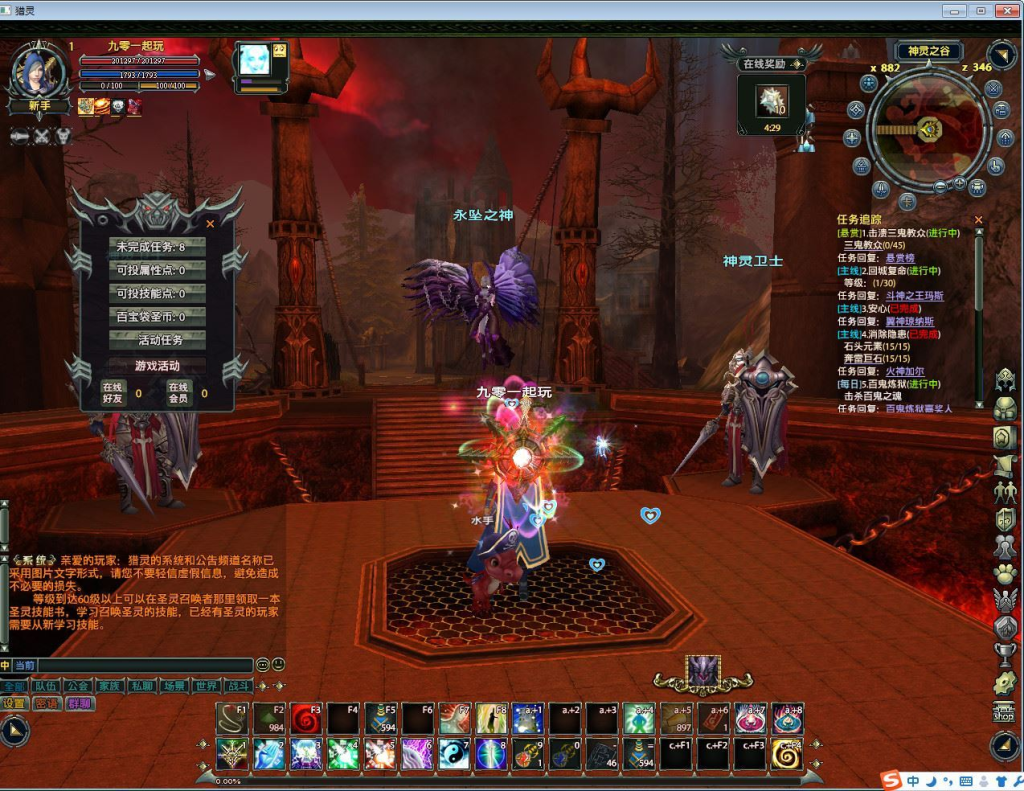The width and height of the screenshot is (1024, 791).
Task: Select the pet portrait beside the player frame
Action: click(254, 61)
